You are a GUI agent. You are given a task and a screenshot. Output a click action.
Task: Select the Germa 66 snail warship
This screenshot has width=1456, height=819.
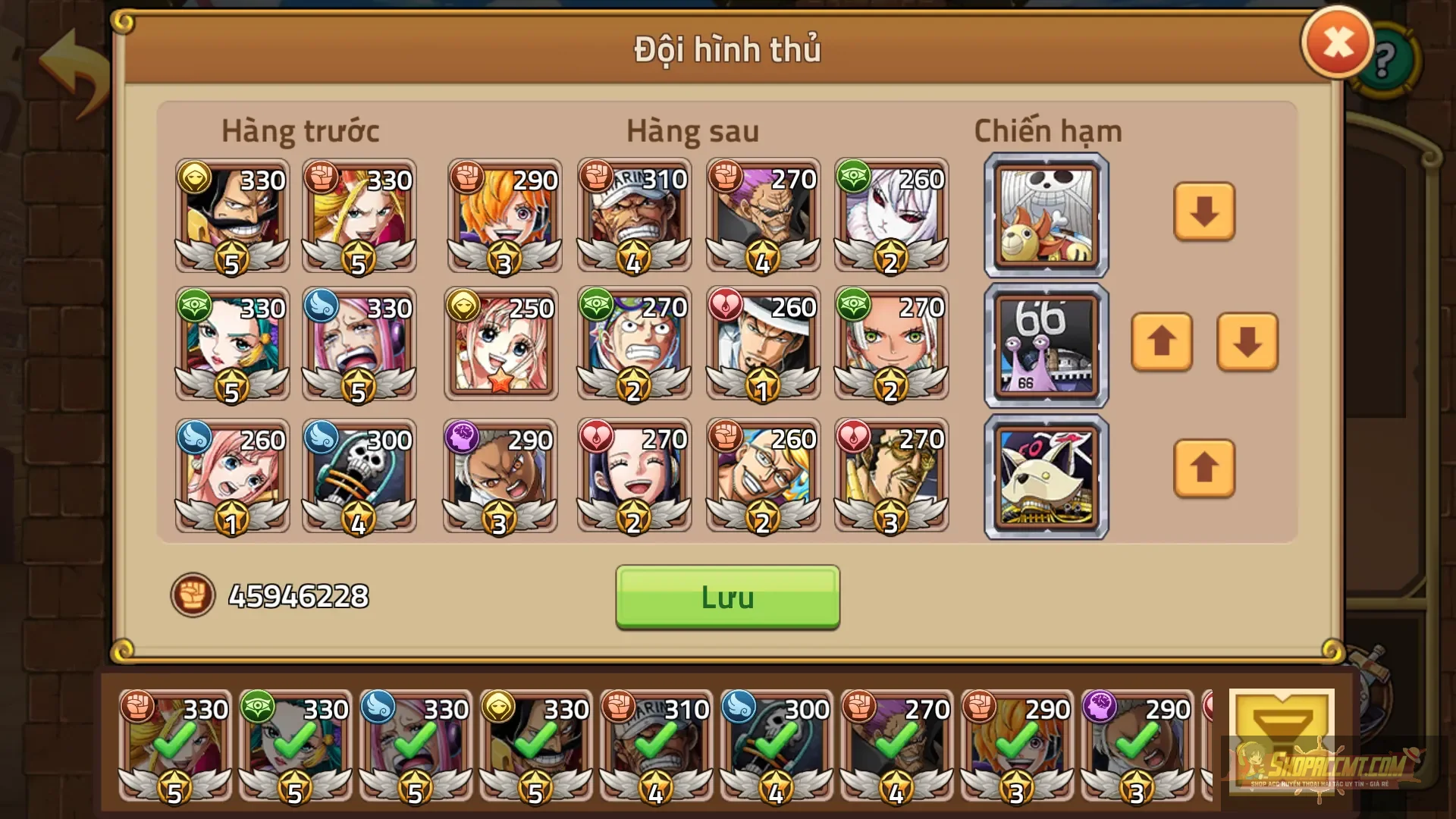pos(1045,347)
